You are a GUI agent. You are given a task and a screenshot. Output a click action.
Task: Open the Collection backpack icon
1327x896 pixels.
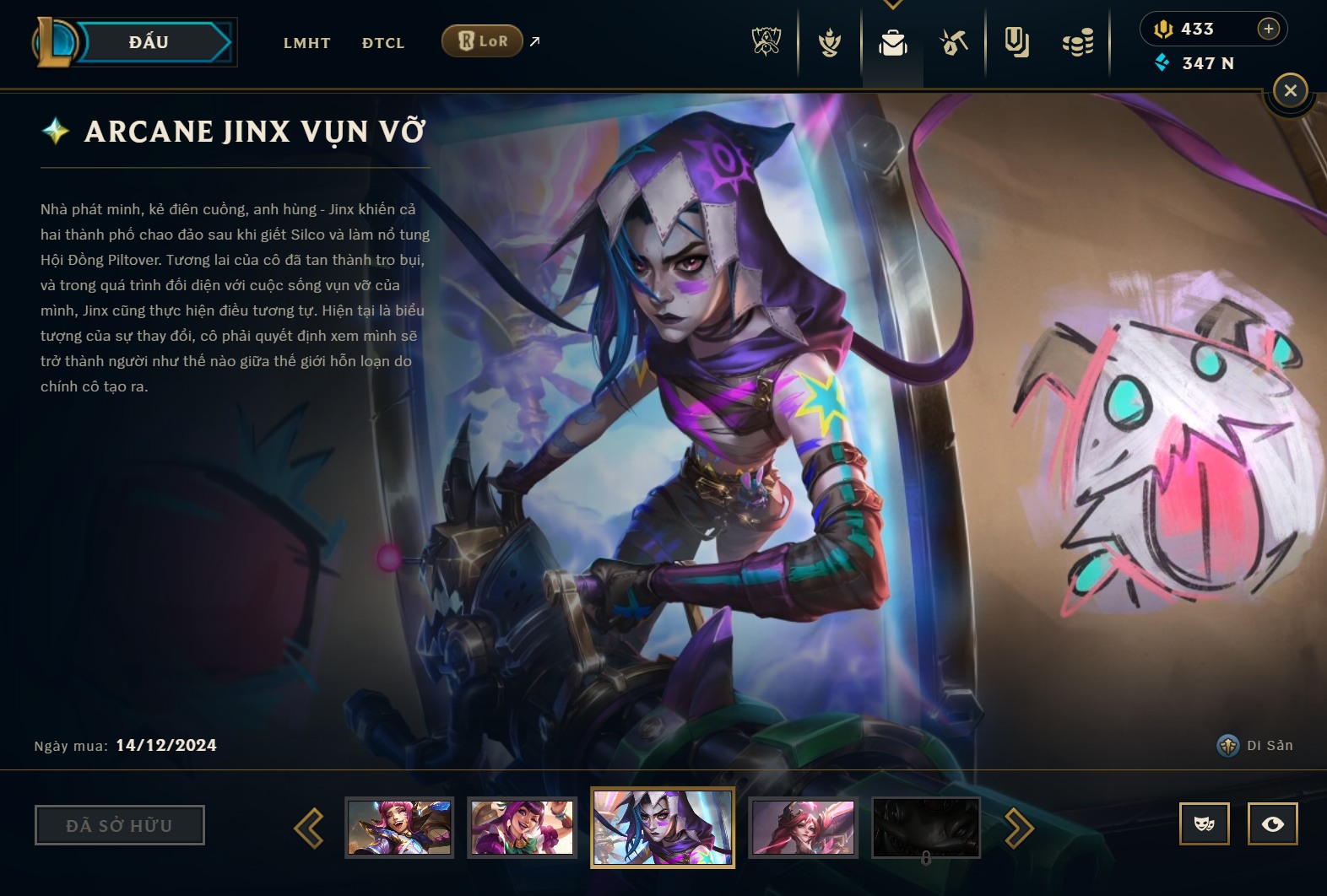coord(892,42)
